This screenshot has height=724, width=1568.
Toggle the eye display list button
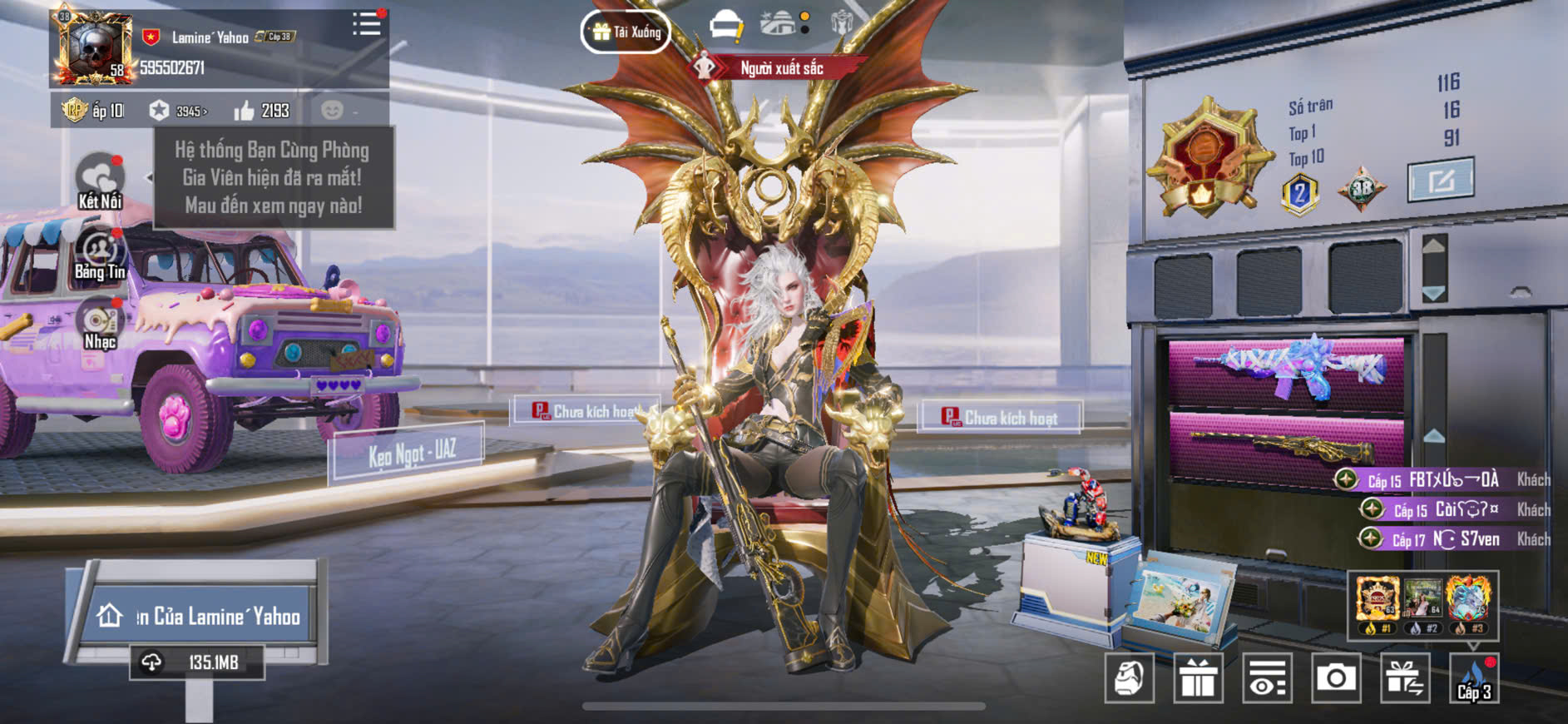pyautogui.click(x=1267, y=678)
